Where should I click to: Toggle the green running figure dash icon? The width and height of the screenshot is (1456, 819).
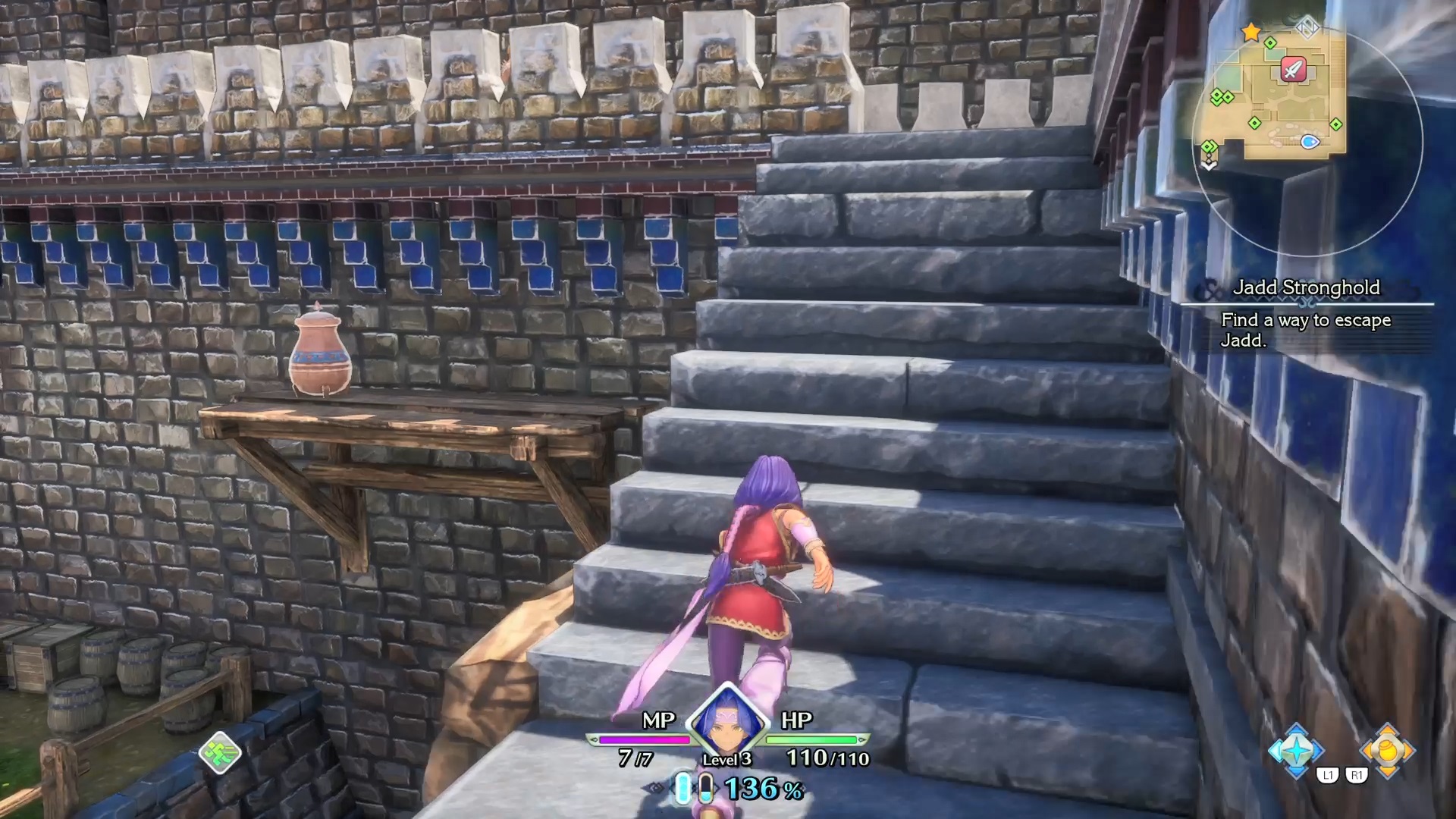click(x=220, y=752)
